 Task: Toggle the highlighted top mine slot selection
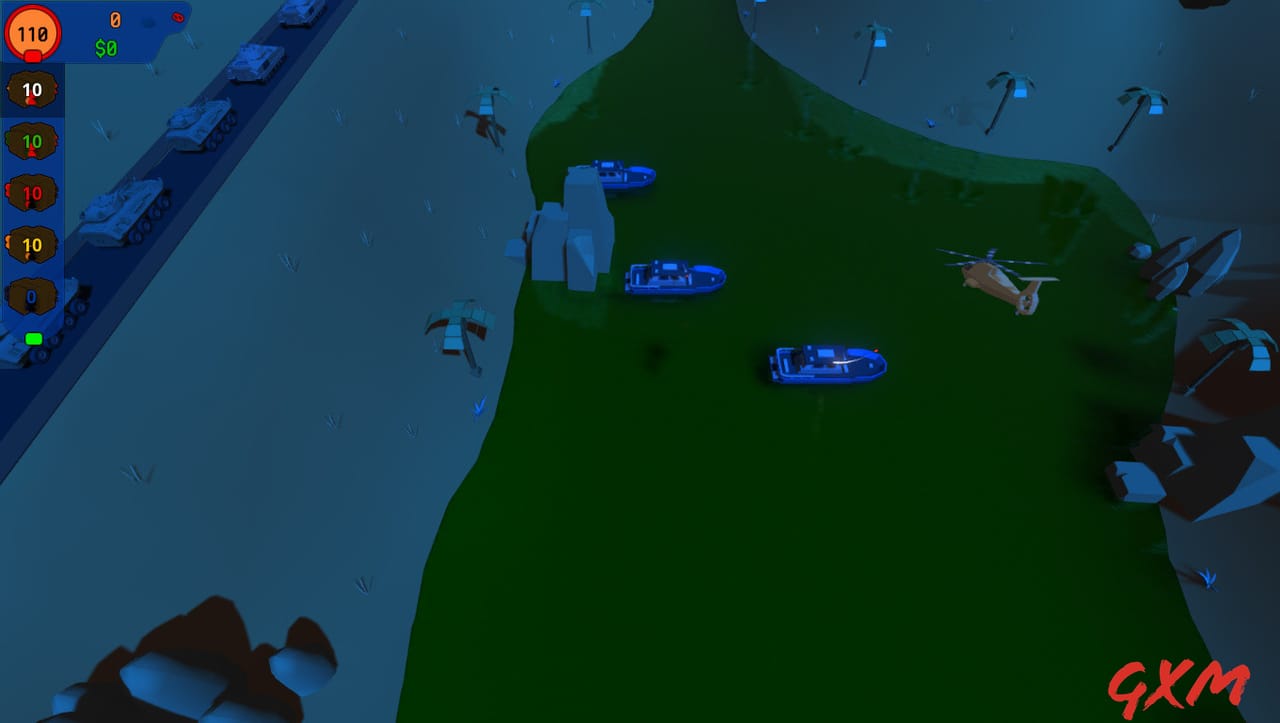pyautogui.click(x=32, y=90)
